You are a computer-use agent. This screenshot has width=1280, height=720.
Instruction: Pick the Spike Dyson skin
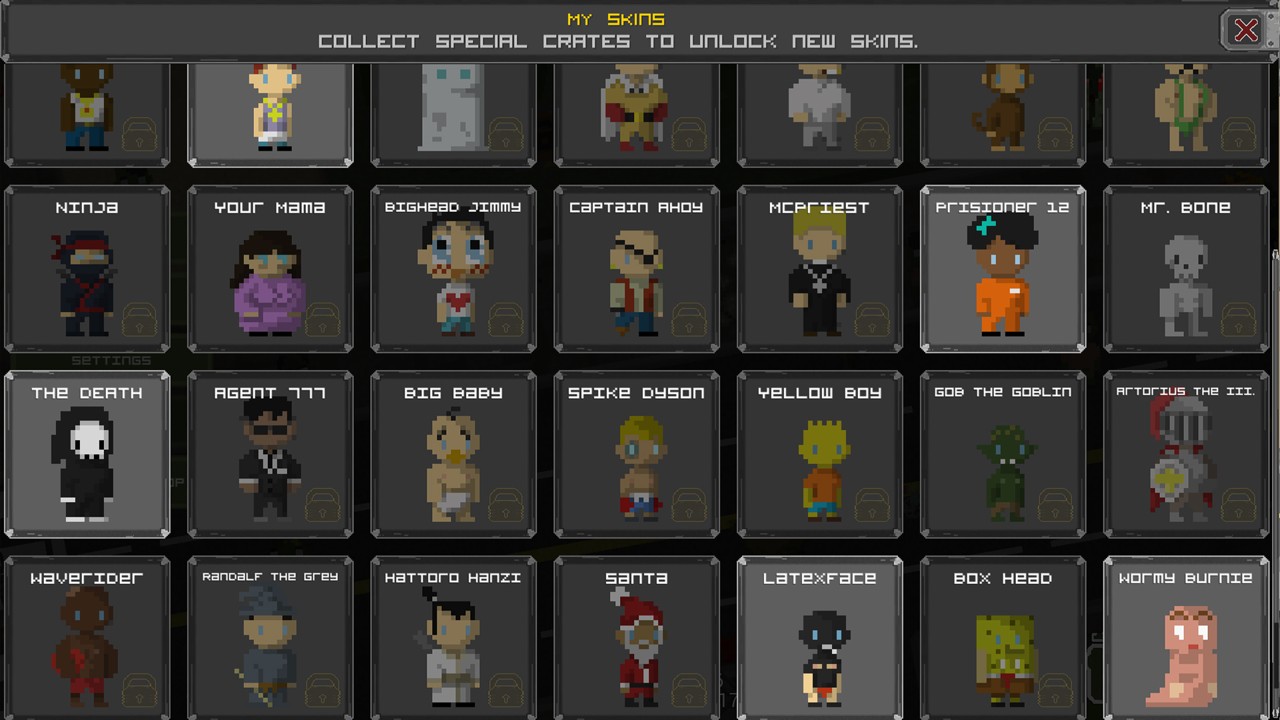[x=636, y=455]
